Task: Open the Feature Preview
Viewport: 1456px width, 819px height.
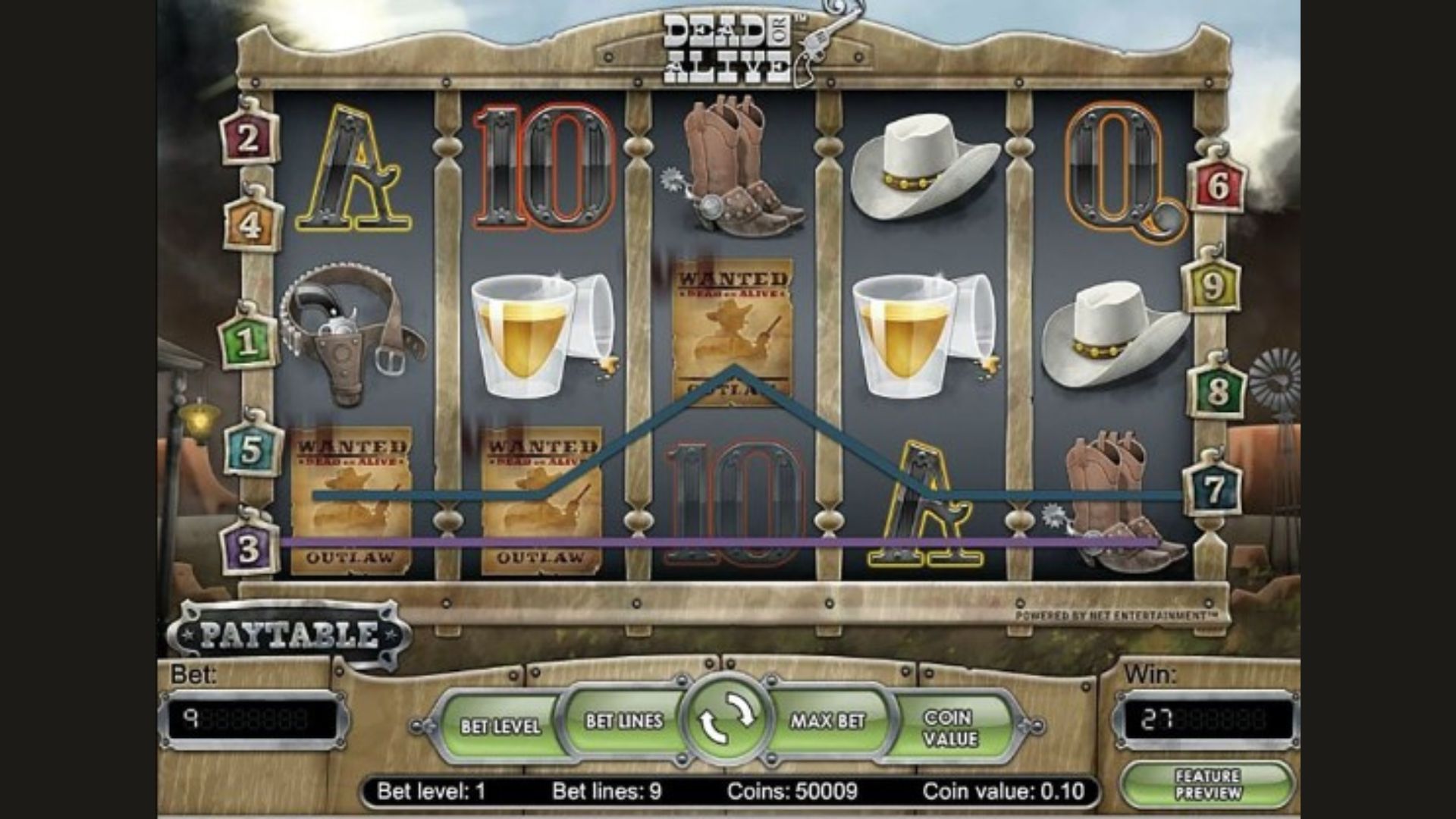Action: (x=1207, y=785)
